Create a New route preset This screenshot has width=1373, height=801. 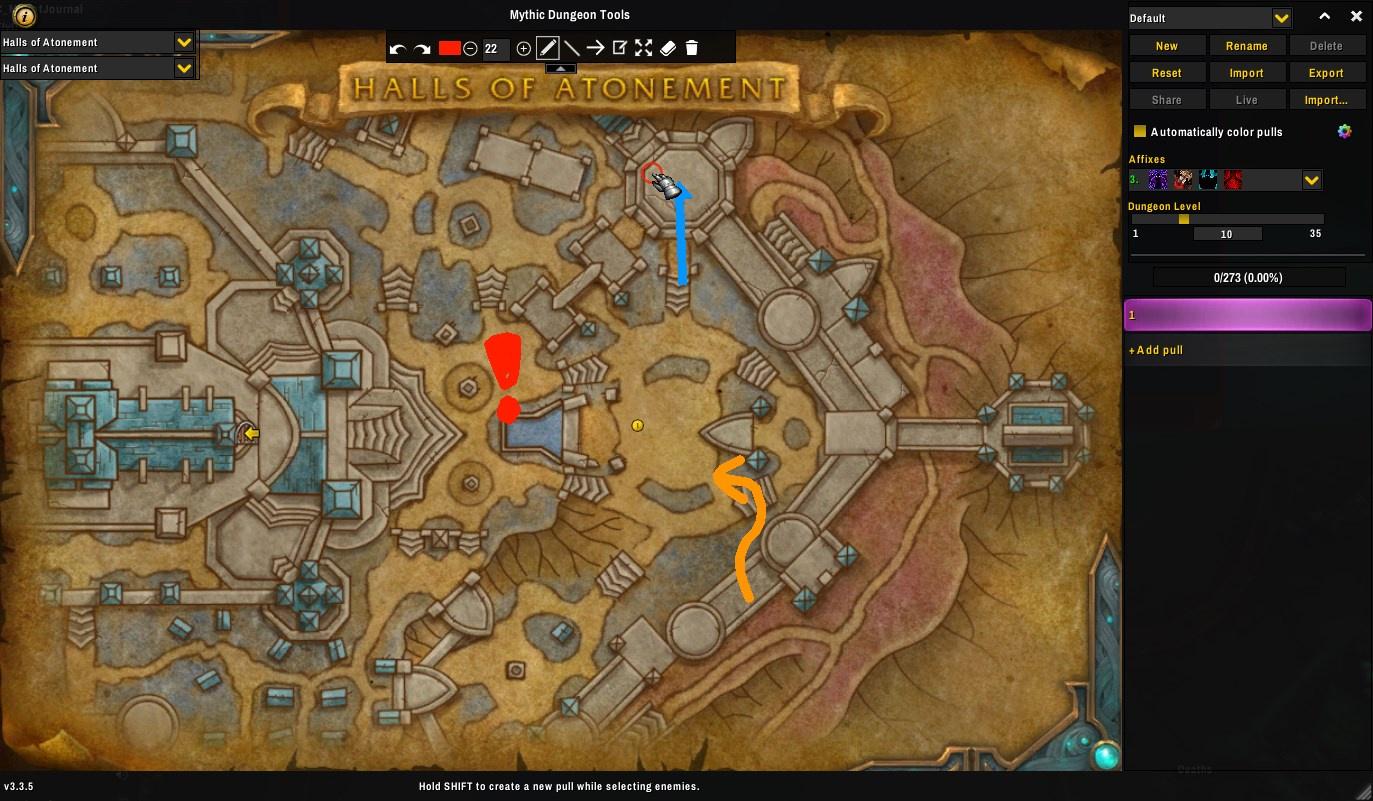(1166, 46)
